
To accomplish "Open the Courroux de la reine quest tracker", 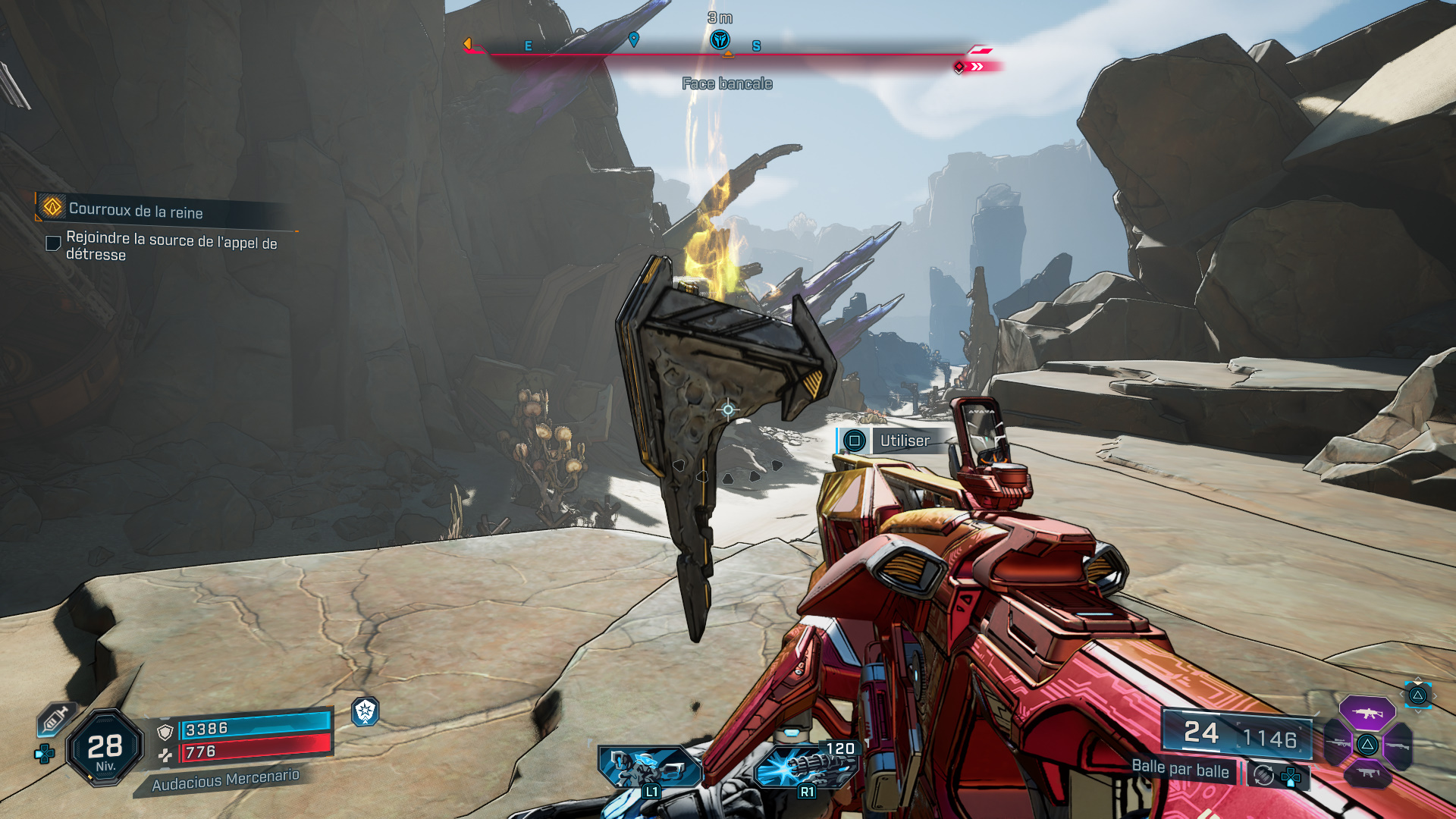I will pos(135,210).
